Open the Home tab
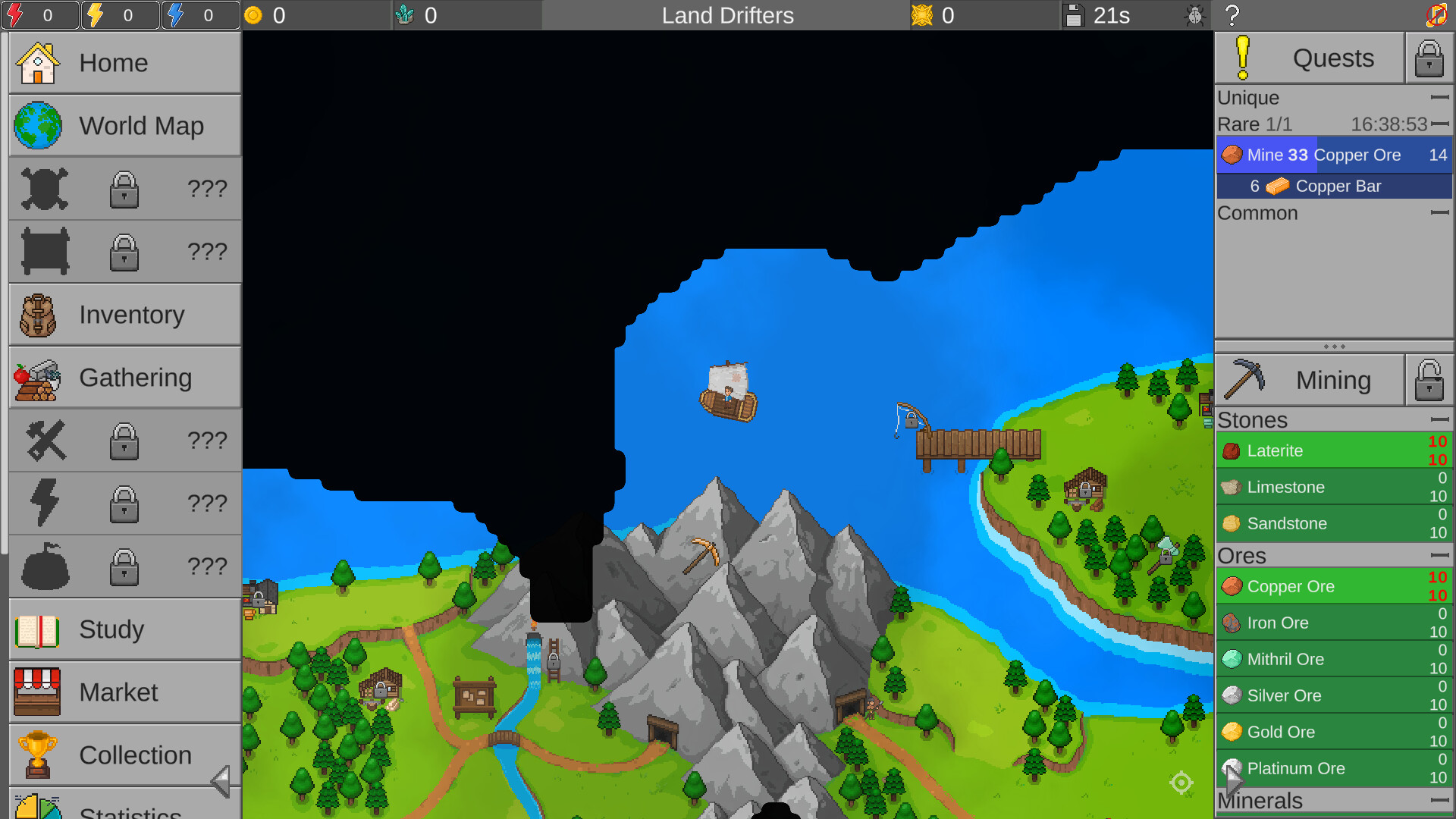Screen dimensions: 1456x819 (x=124, y=63)
